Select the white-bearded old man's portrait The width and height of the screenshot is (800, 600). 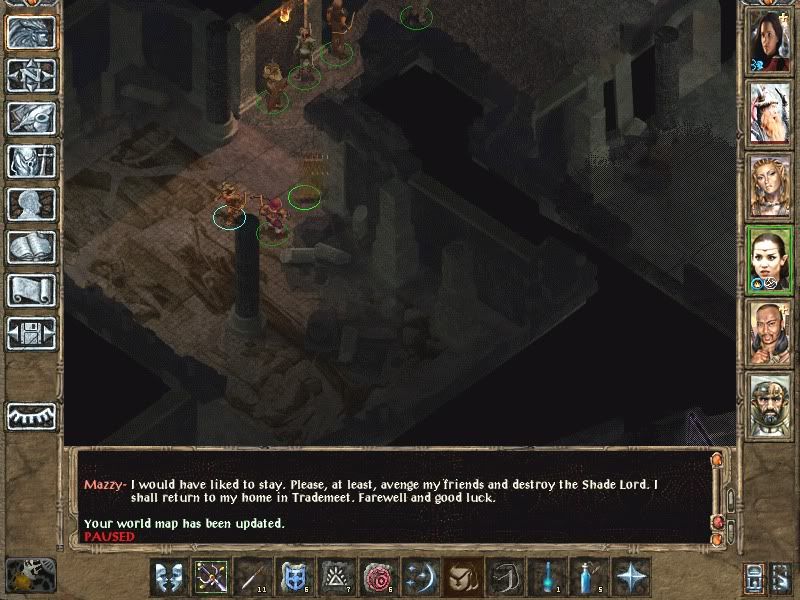[770, 112]
